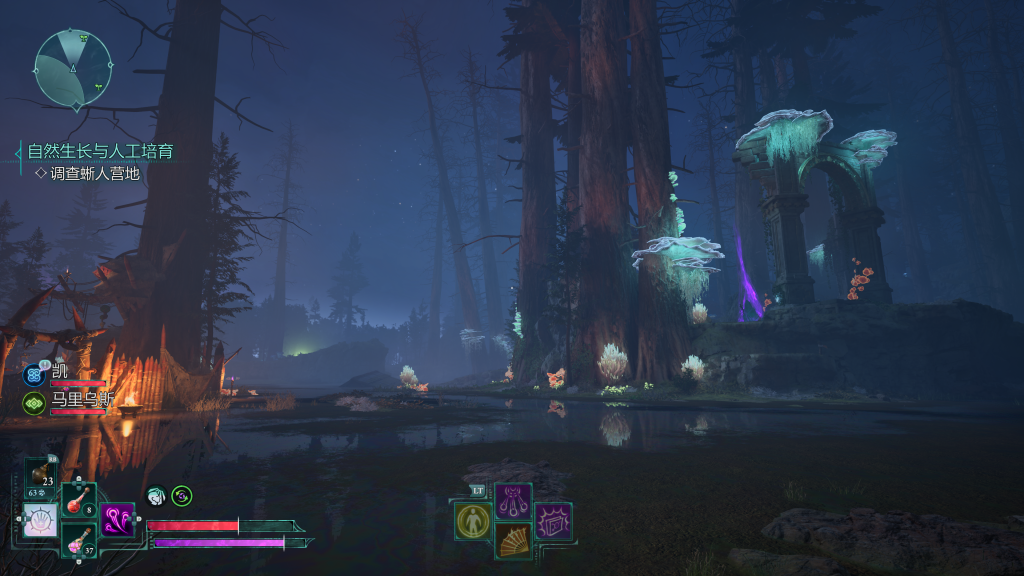Click the green swirl status icon

click(181, 495)
